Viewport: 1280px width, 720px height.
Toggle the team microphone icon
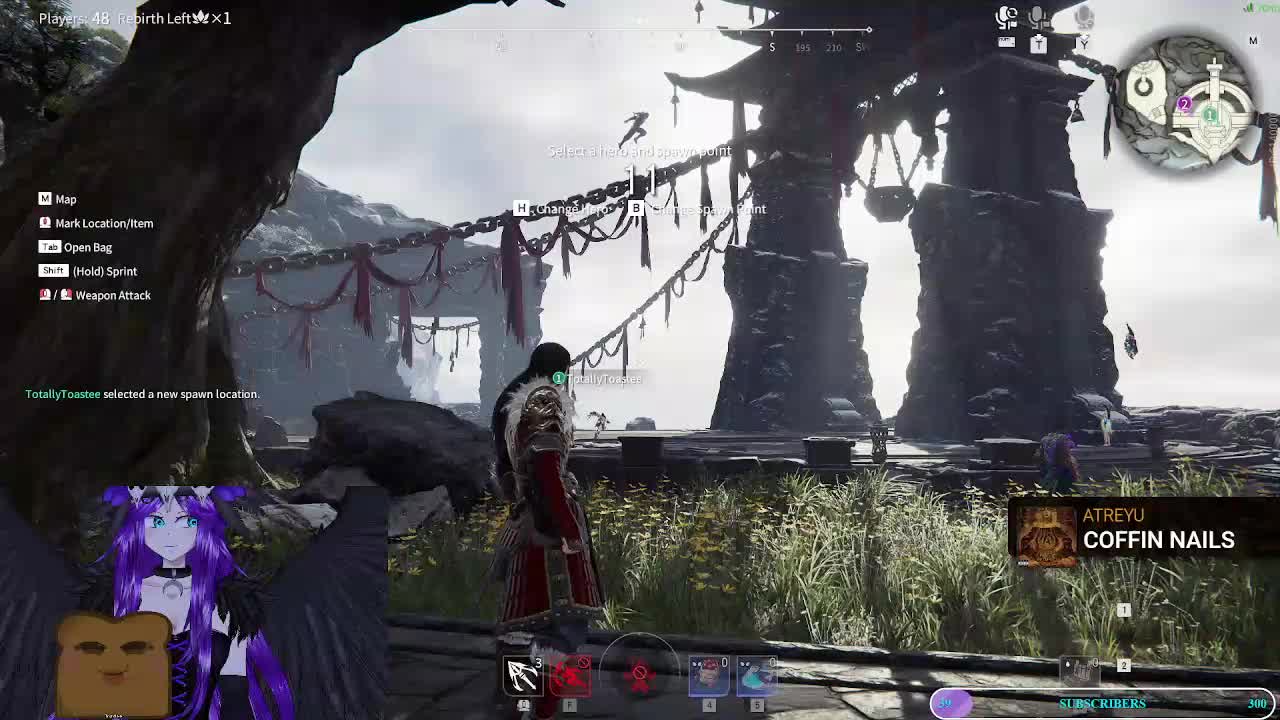coord(1038,17)
